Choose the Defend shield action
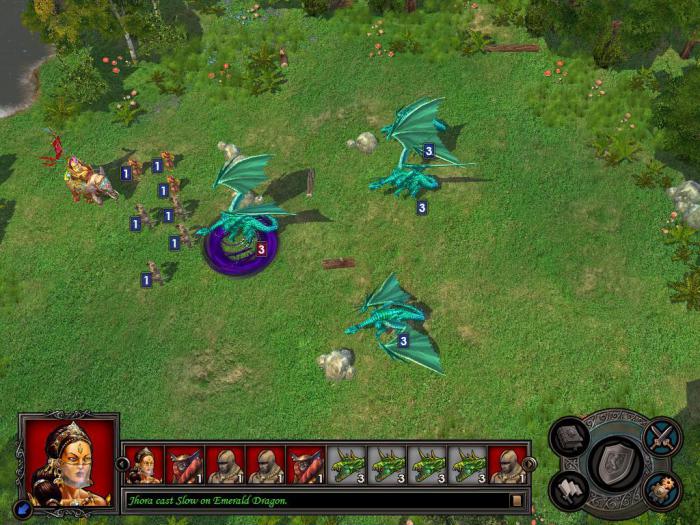700x525 pixels. click(x=615, y=463)
